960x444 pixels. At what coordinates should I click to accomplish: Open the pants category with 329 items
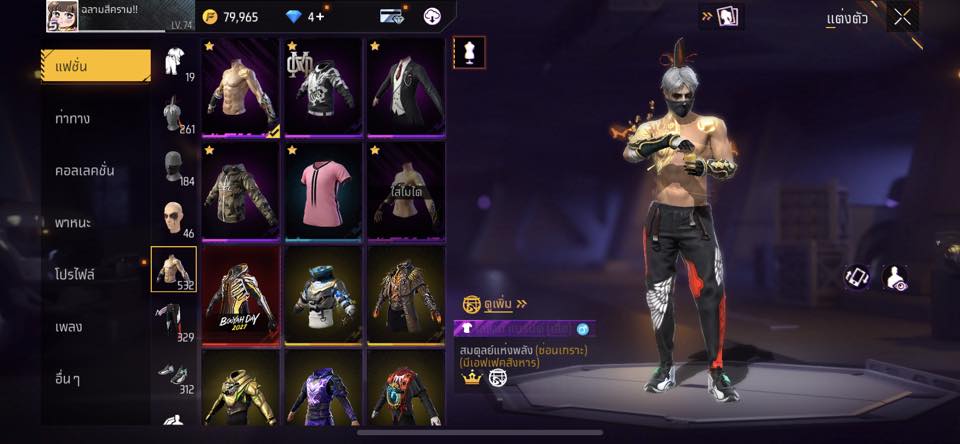pyautogui.click(x=174, y=322)
